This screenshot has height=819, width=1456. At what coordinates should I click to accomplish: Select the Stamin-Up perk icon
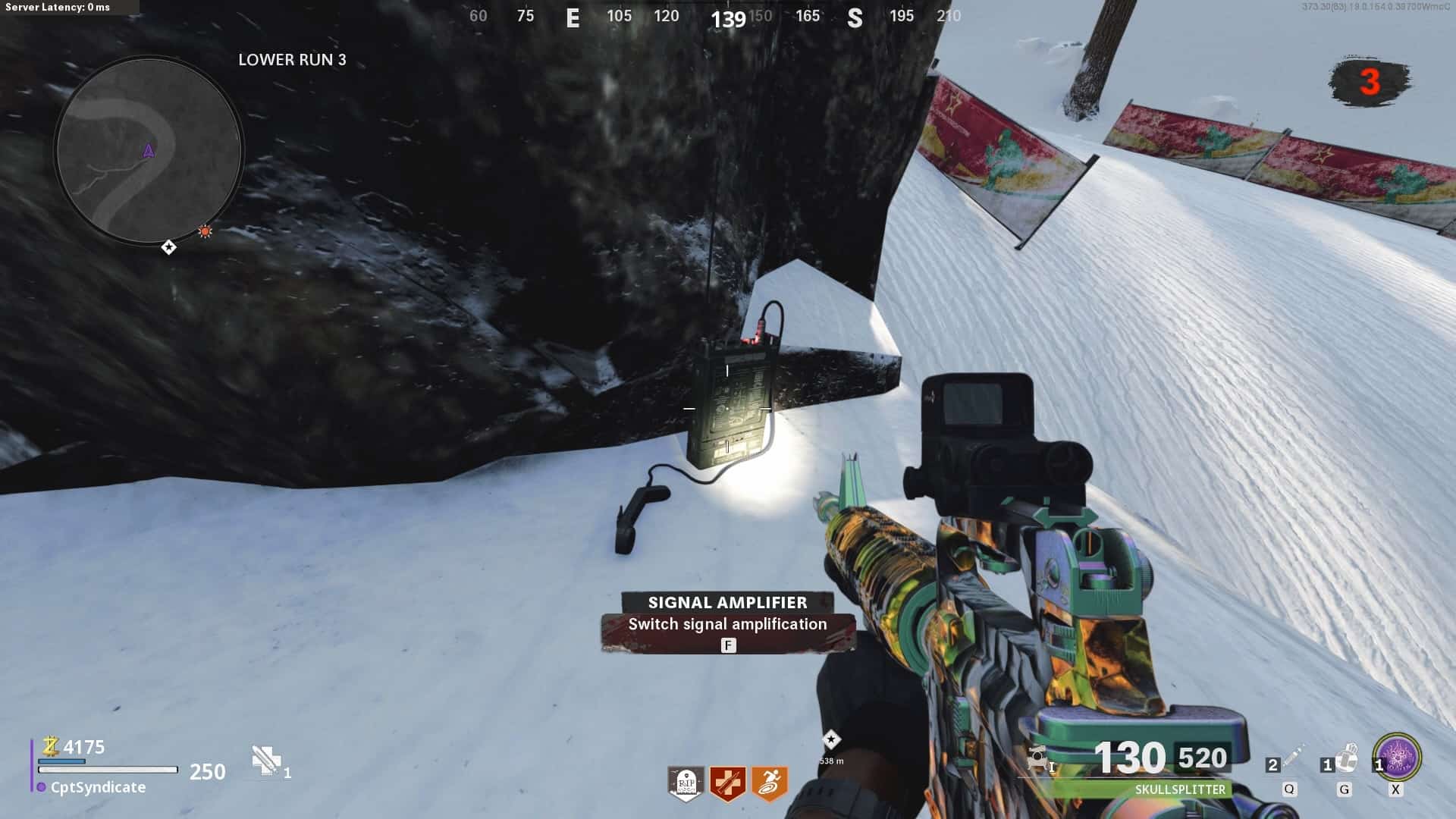[769, 783]
